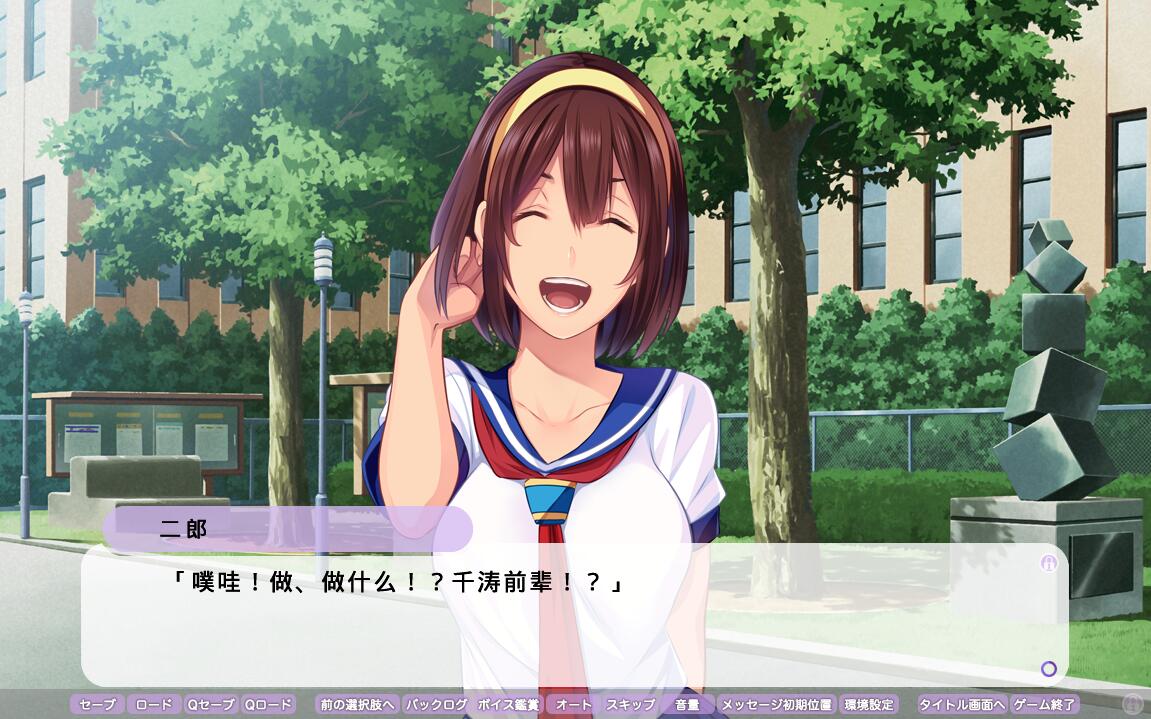
Task: Go back to title screen (タイトル画面へ)
Action: [x=962, y=704]
